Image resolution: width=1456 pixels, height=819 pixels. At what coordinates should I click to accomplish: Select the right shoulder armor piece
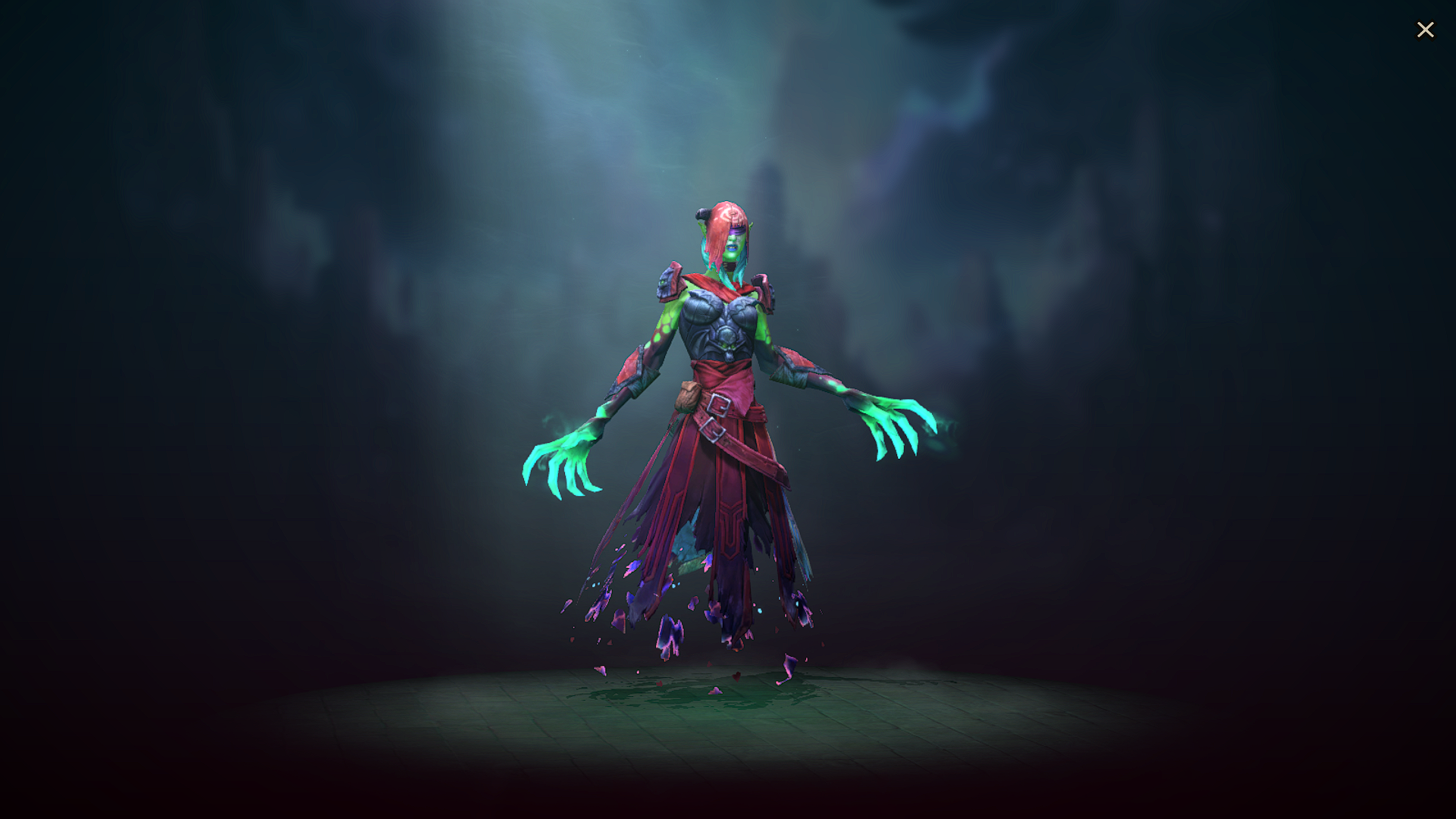point(764,290)
